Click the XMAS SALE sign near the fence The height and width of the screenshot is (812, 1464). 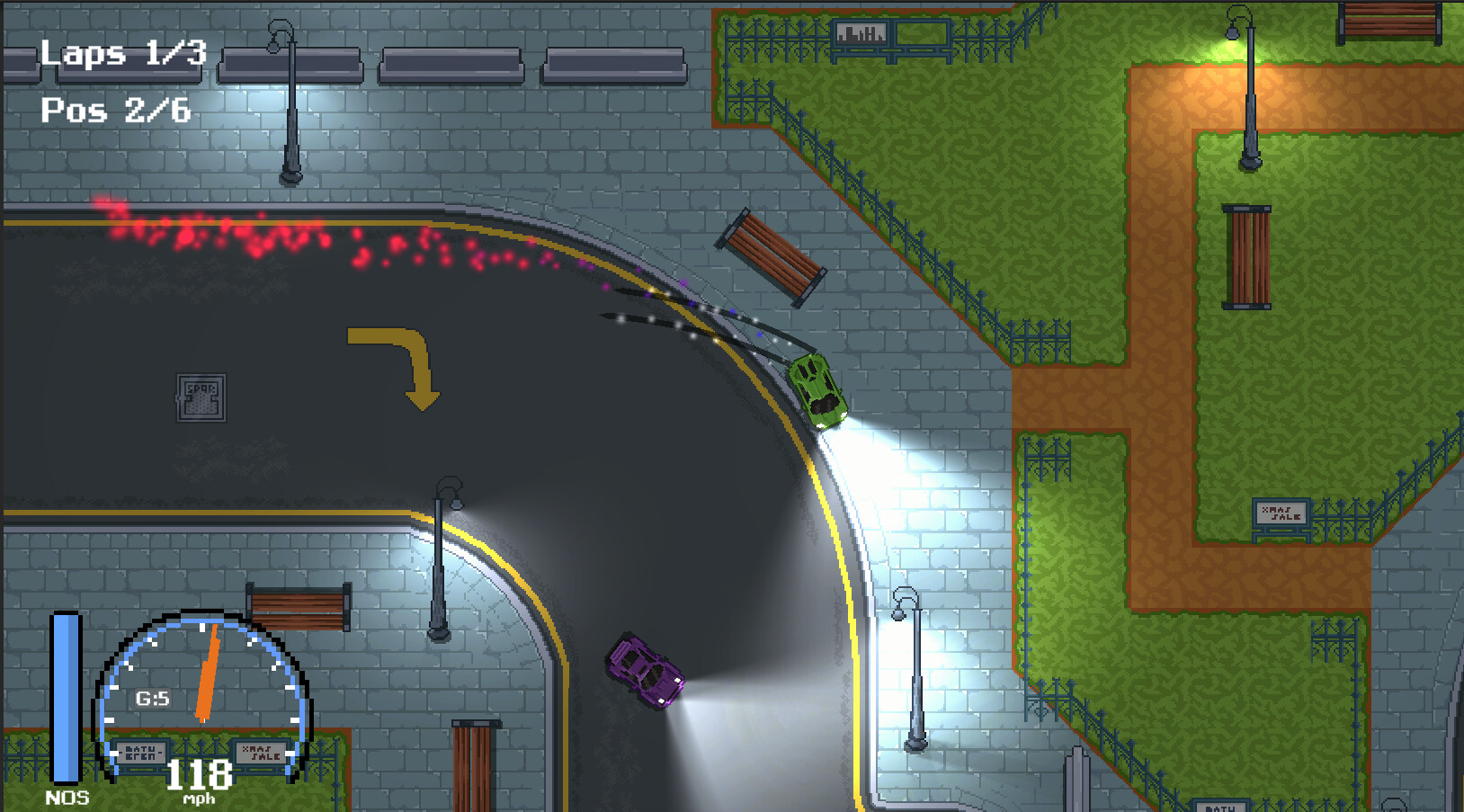[x=1280, y=514]
